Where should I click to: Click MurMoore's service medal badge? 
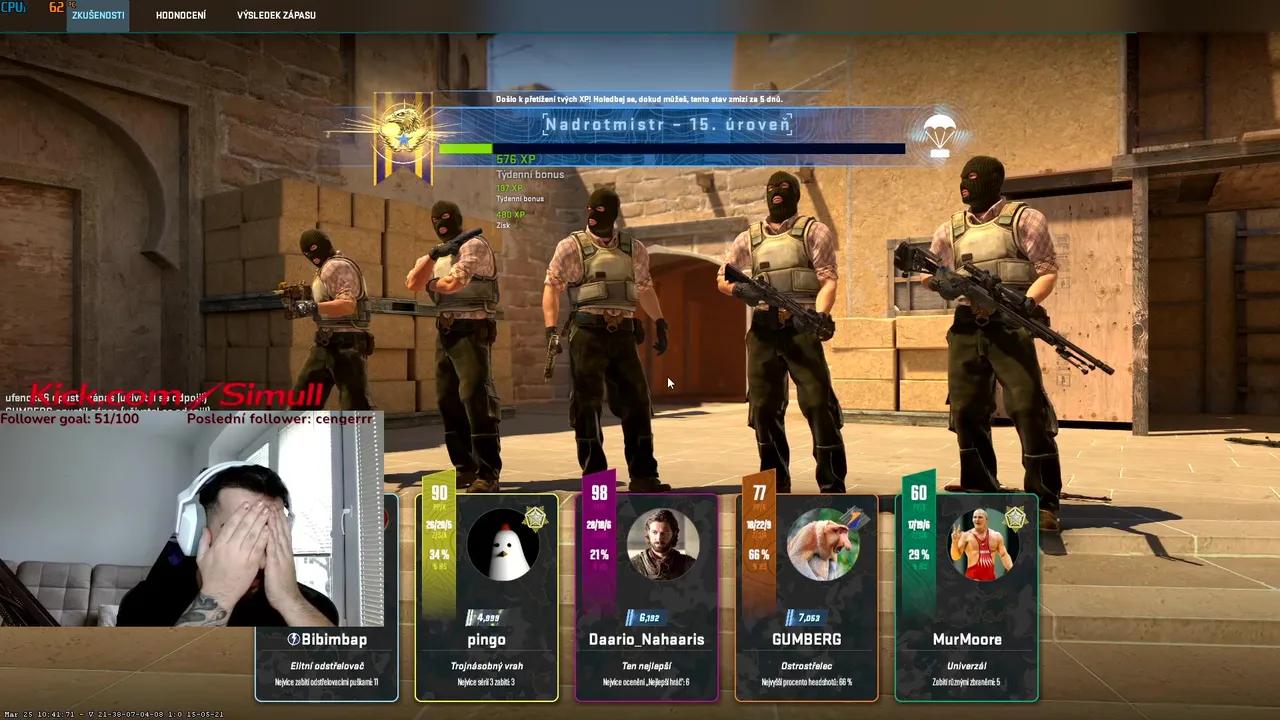click(x=1018, y=516)
